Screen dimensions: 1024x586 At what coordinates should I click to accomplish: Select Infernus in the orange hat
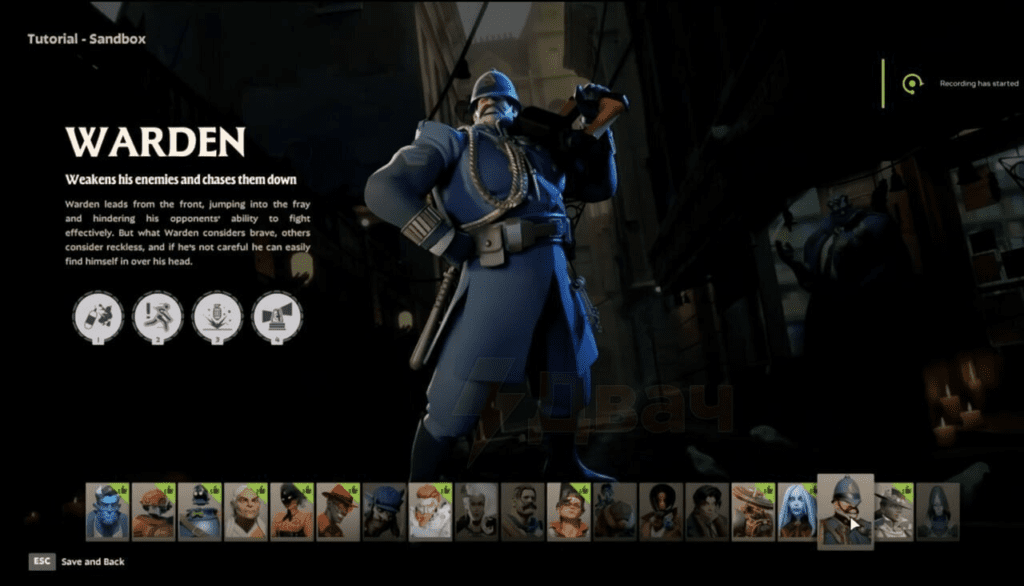pos(337,511)
